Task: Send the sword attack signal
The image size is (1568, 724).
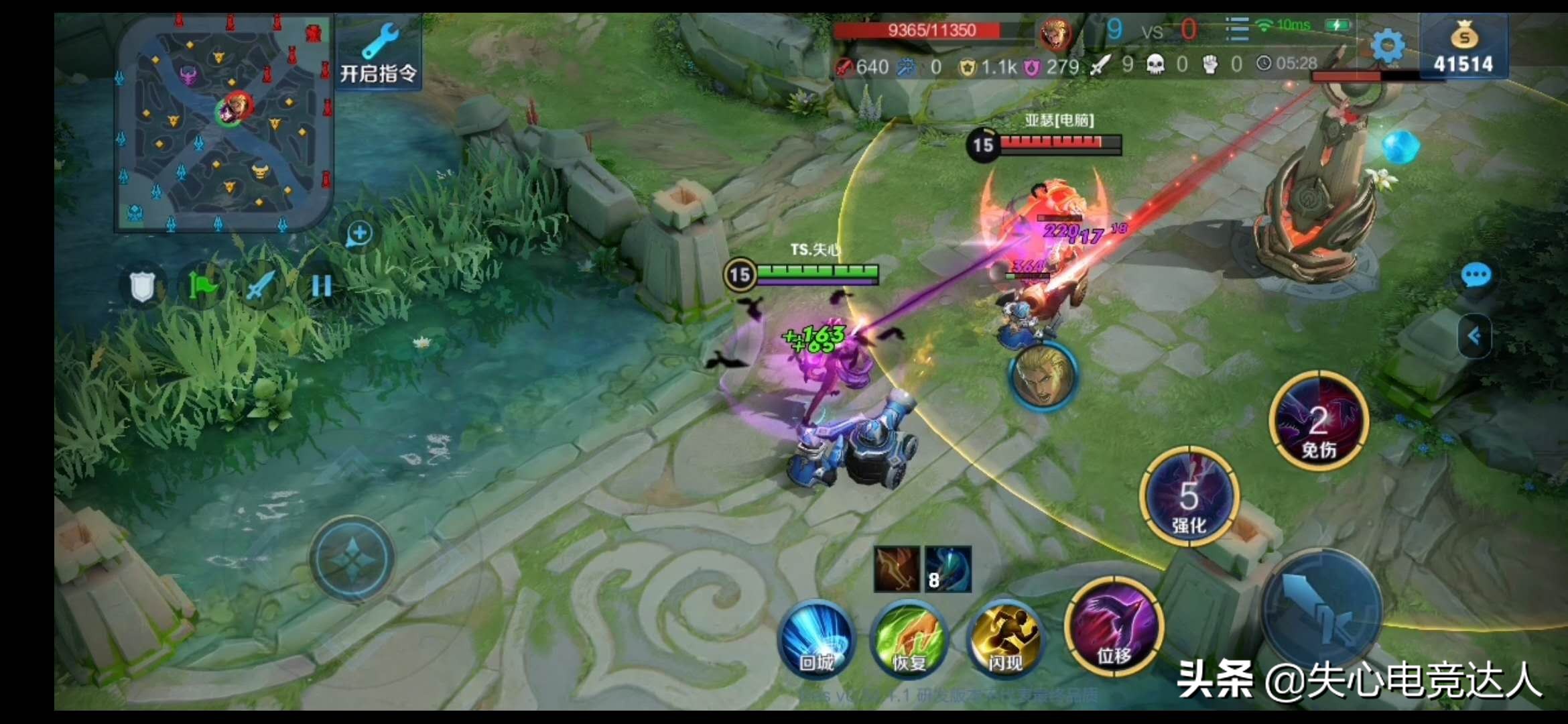Action: click(261, 287)
